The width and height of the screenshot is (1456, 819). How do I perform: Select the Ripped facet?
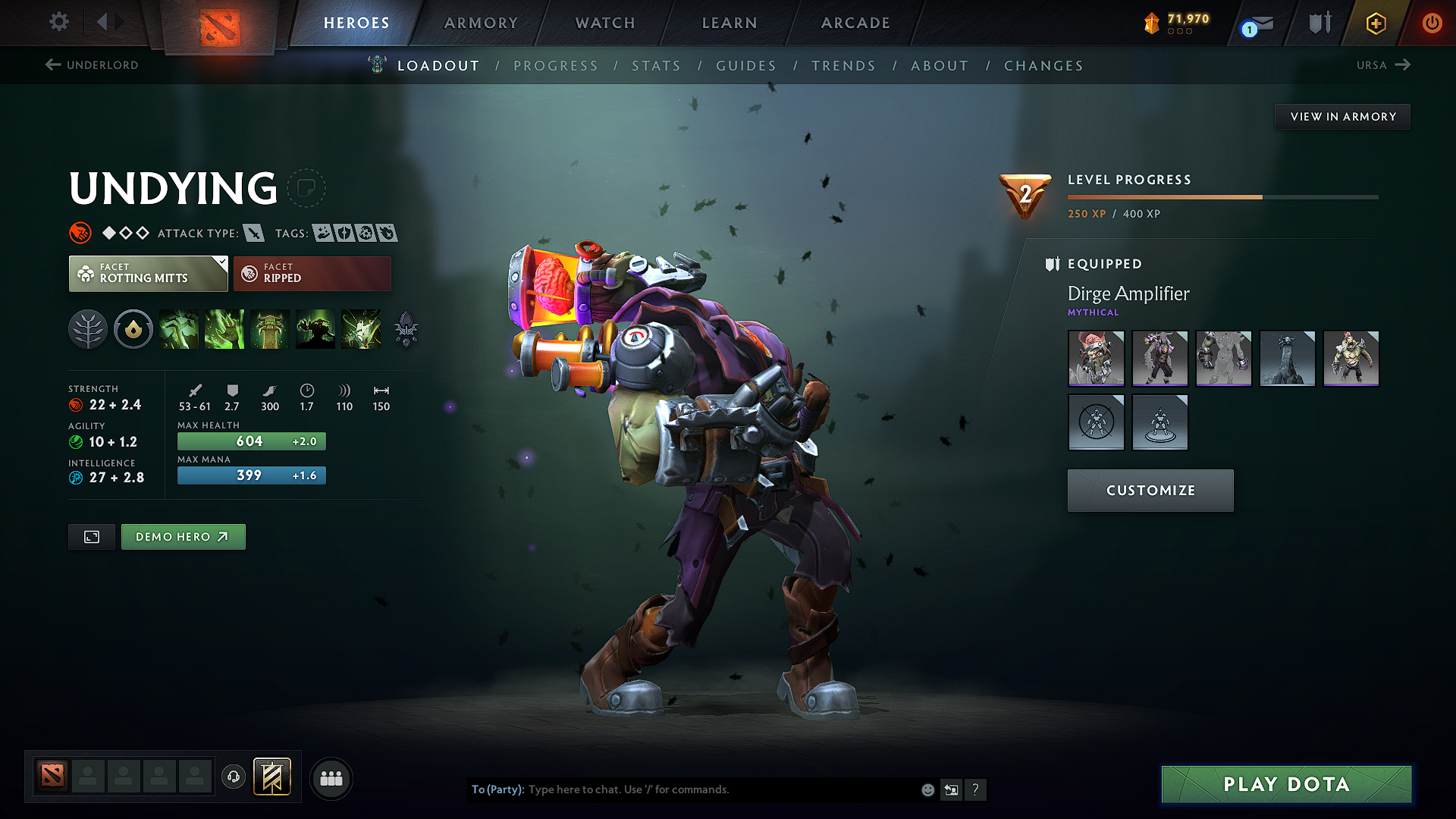point(312,273)
